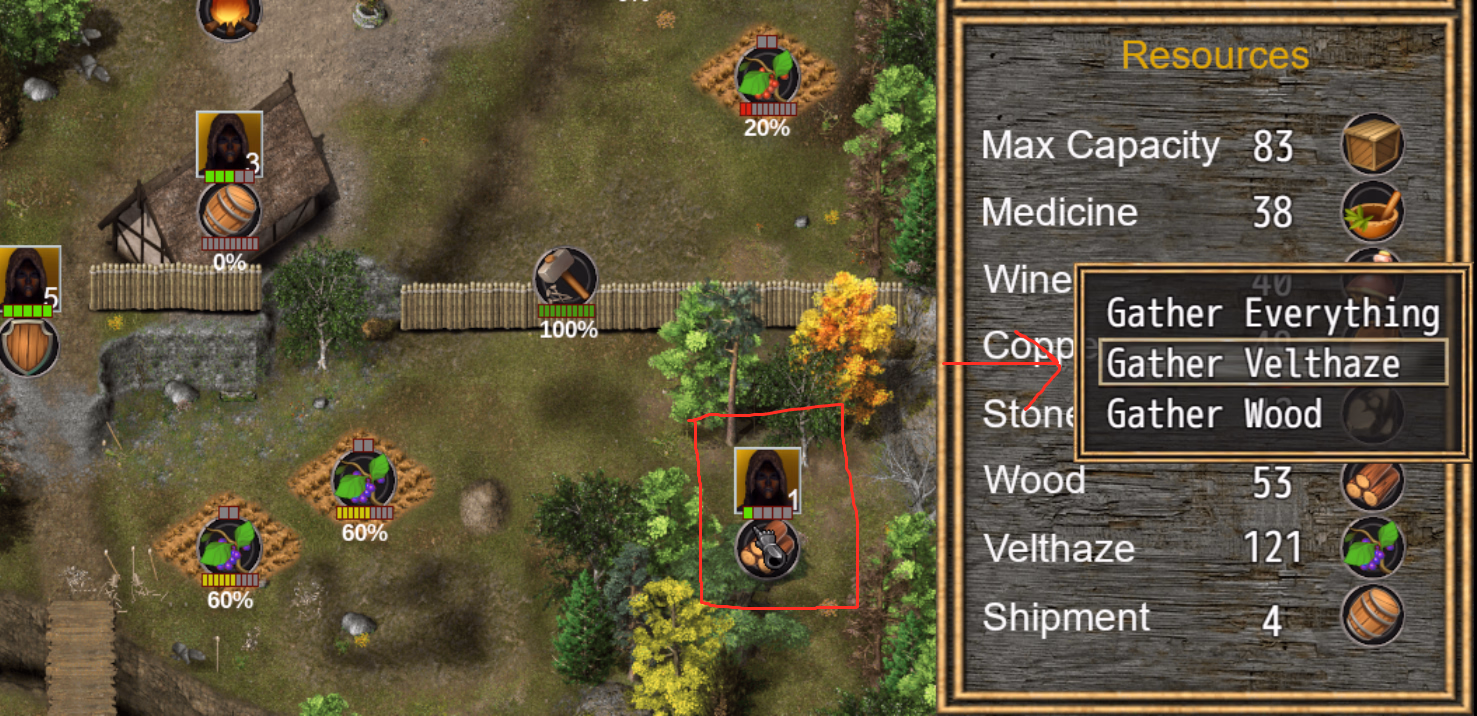Select the hammer construction icon at 100%
1477x716 pixels.
pos(566,277)
